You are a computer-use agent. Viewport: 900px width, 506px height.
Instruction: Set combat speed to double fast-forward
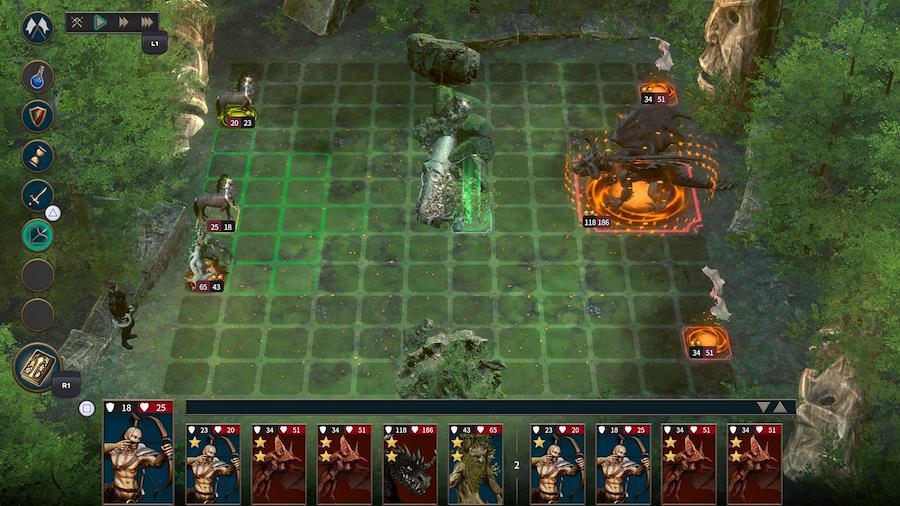tap(123, 22)
